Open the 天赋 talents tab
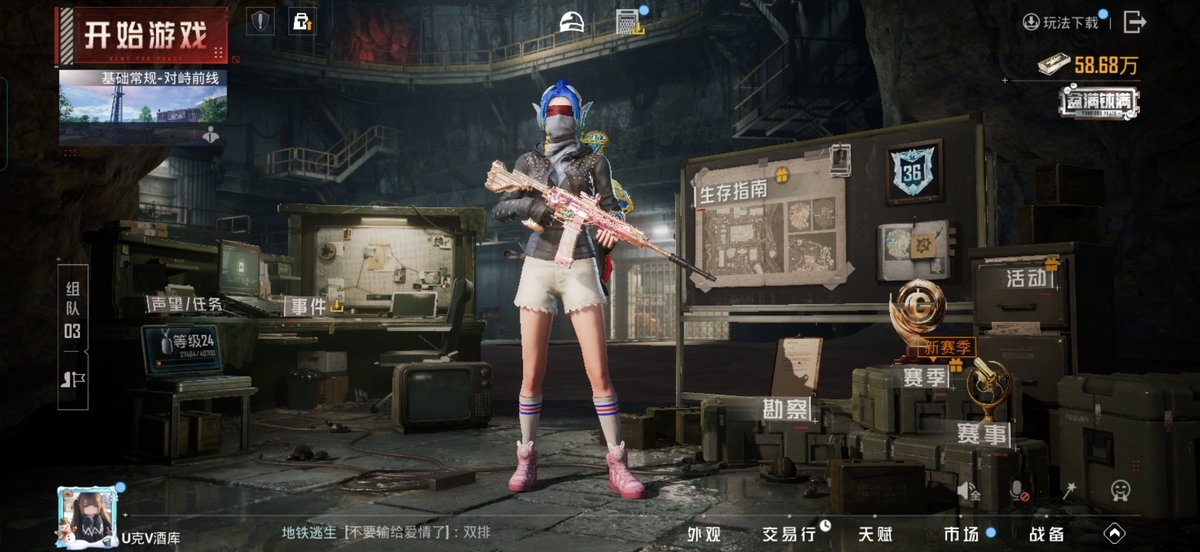1200x552 pixels. (x=877, y=533)
